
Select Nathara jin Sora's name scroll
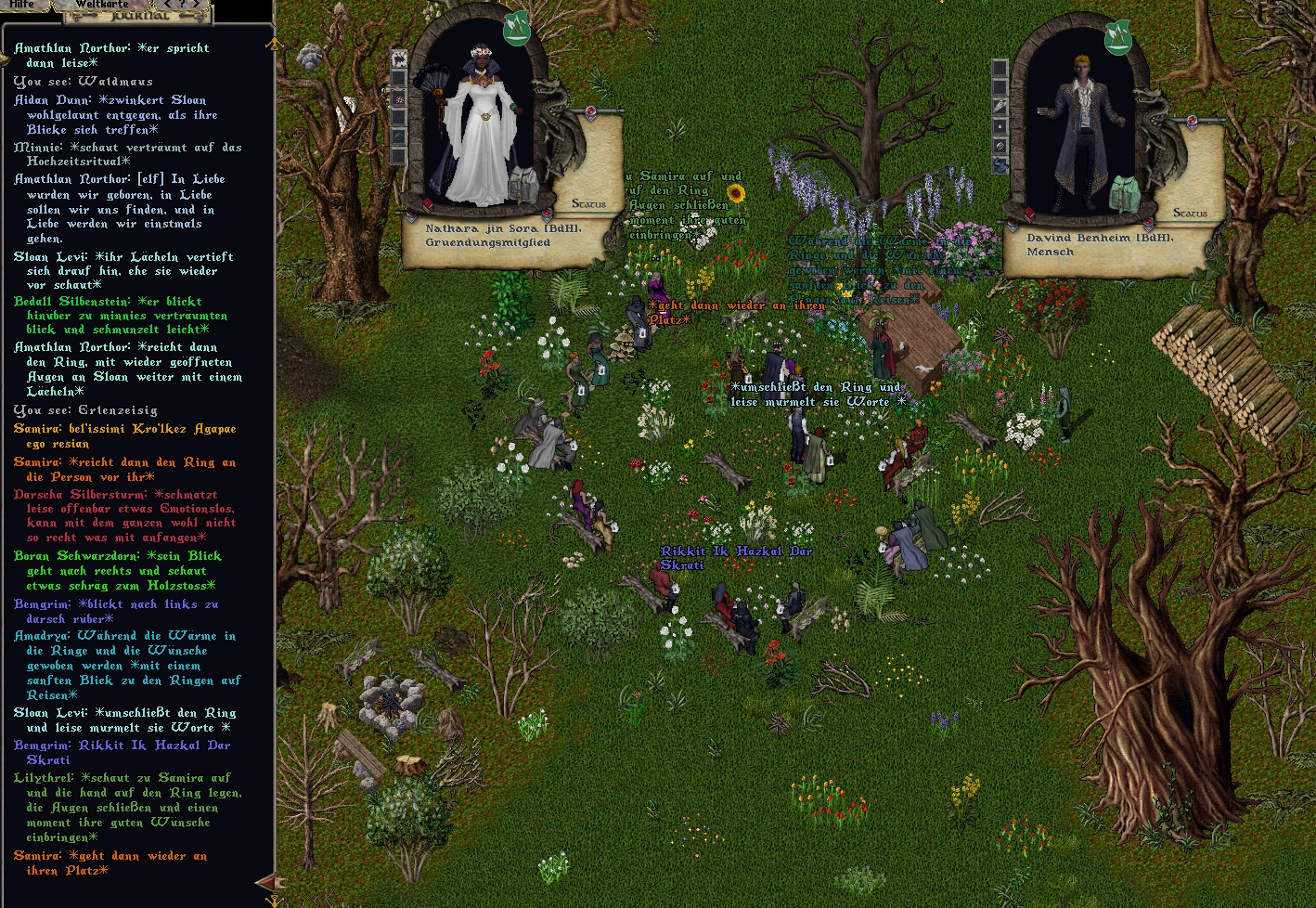click(487, 235)
